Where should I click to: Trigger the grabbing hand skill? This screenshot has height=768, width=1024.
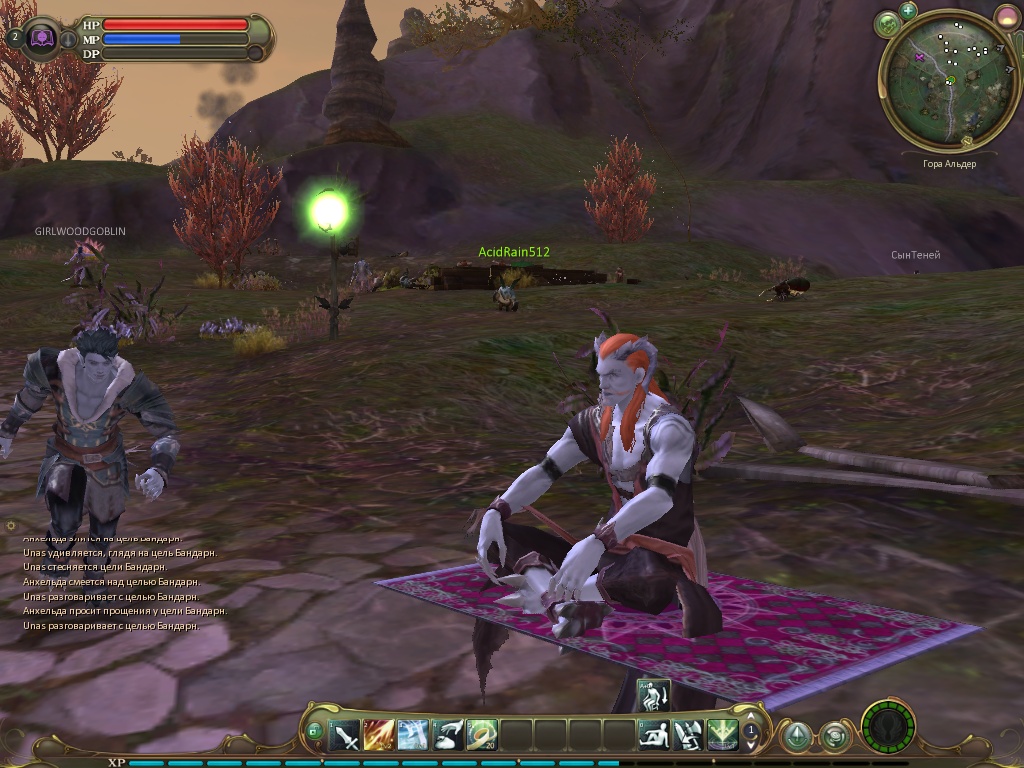pos(447,735)
